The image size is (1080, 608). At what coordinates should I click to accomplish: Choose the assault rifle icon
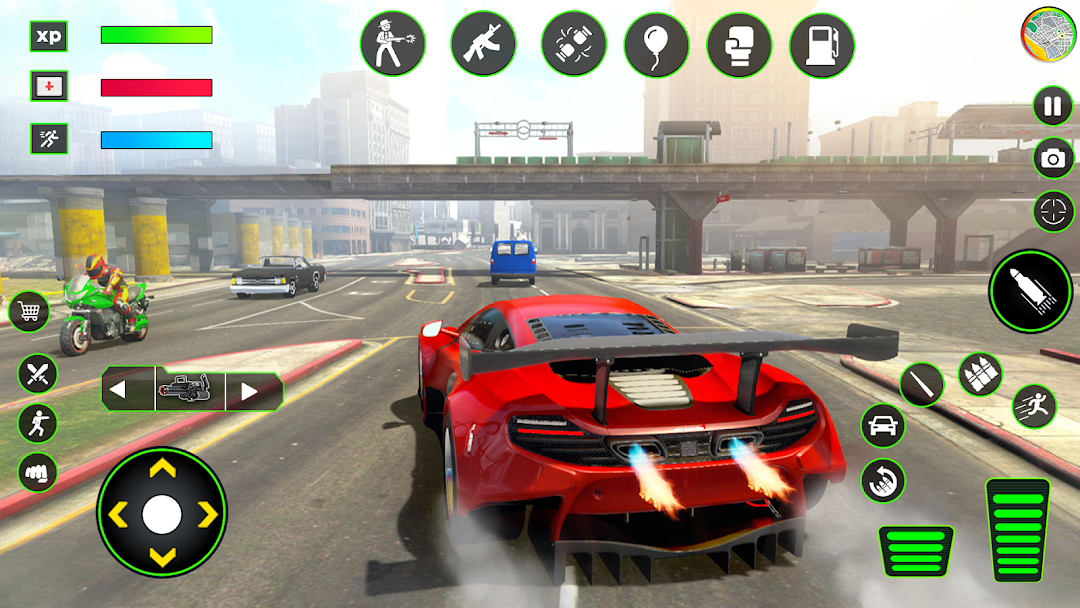pos(483,43)
